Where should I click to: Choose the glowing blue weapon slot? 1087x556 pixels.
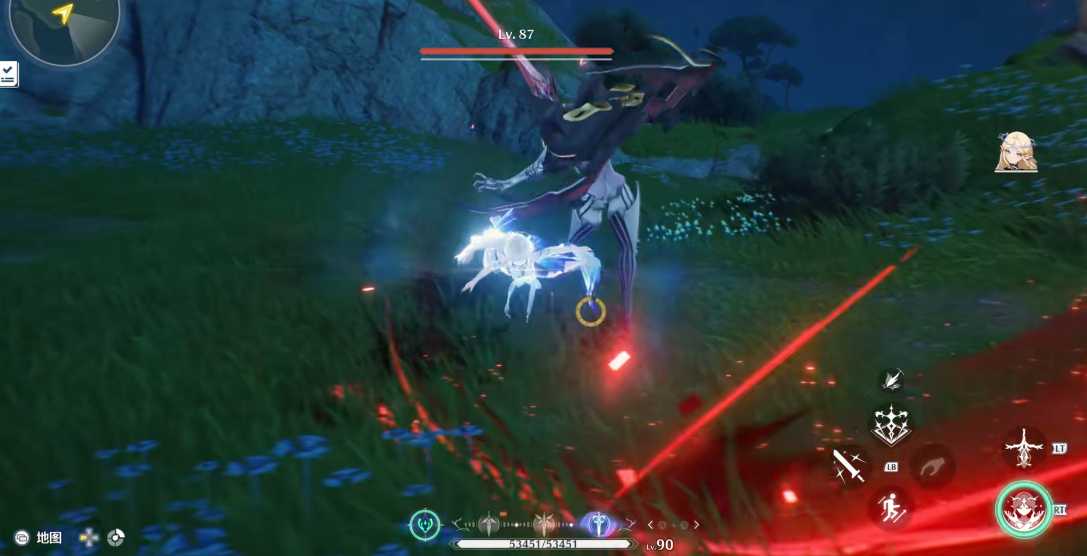597,523
